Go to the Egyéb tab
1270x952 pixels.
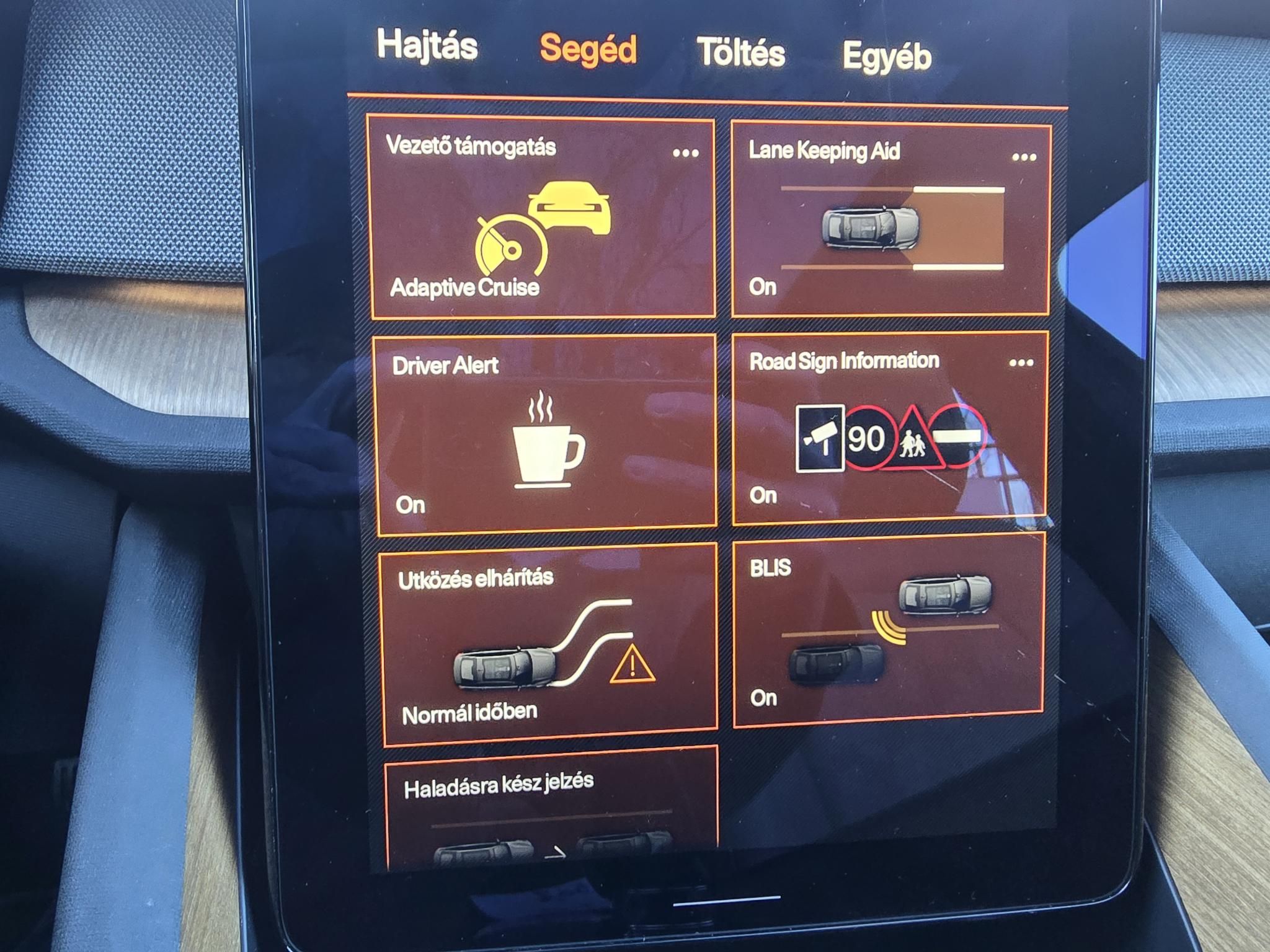click(x=887, y=57)
